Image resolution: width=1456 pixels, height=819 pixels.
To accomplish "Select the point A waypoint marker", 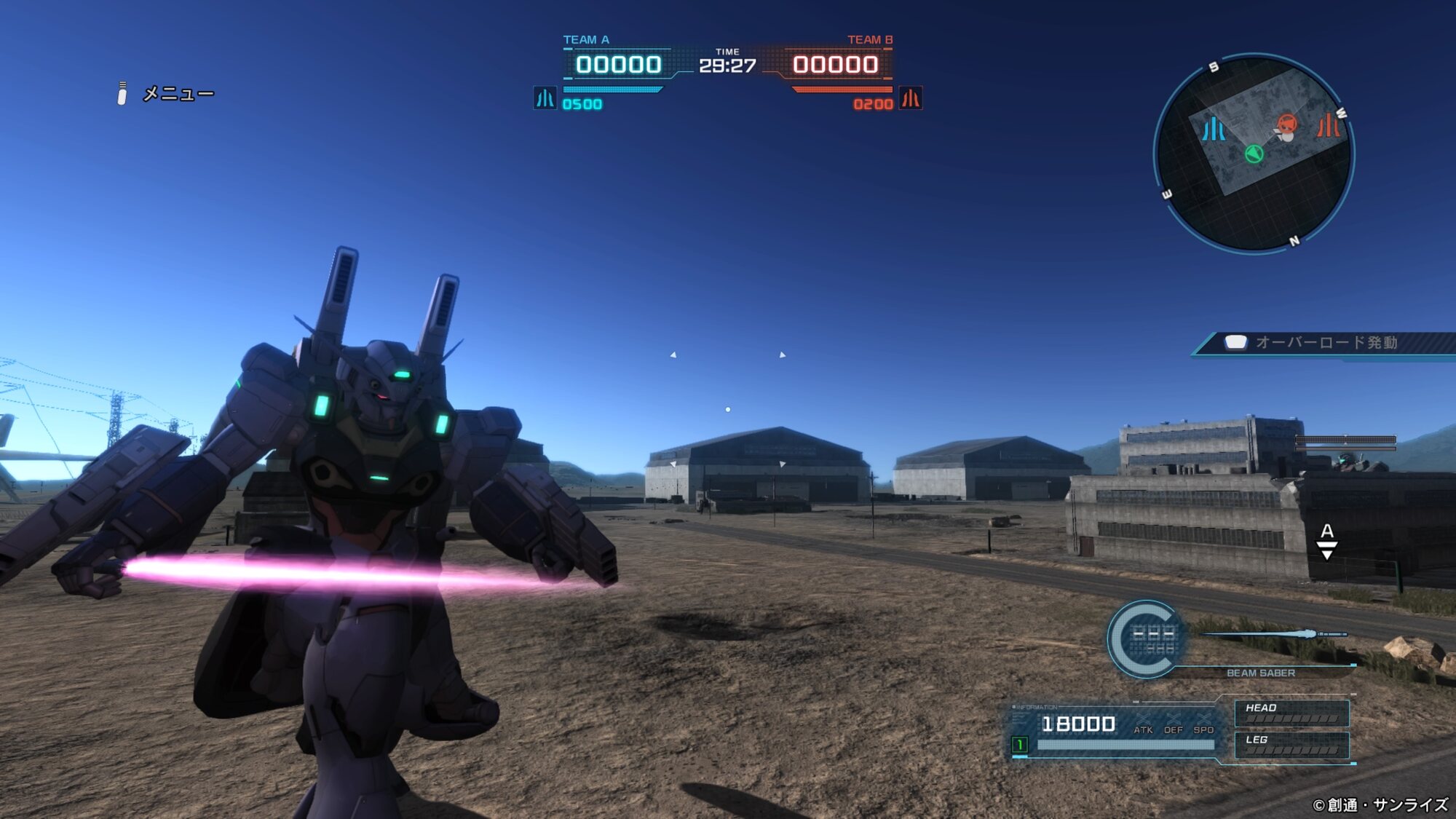I will (1327, 540).
